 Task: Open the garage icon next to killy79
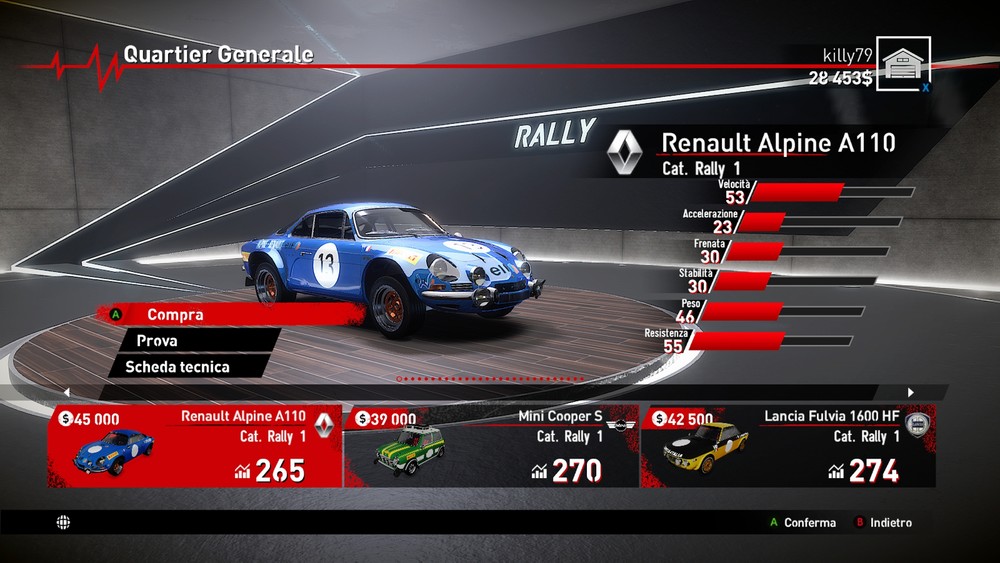click(x=904, y=64)
